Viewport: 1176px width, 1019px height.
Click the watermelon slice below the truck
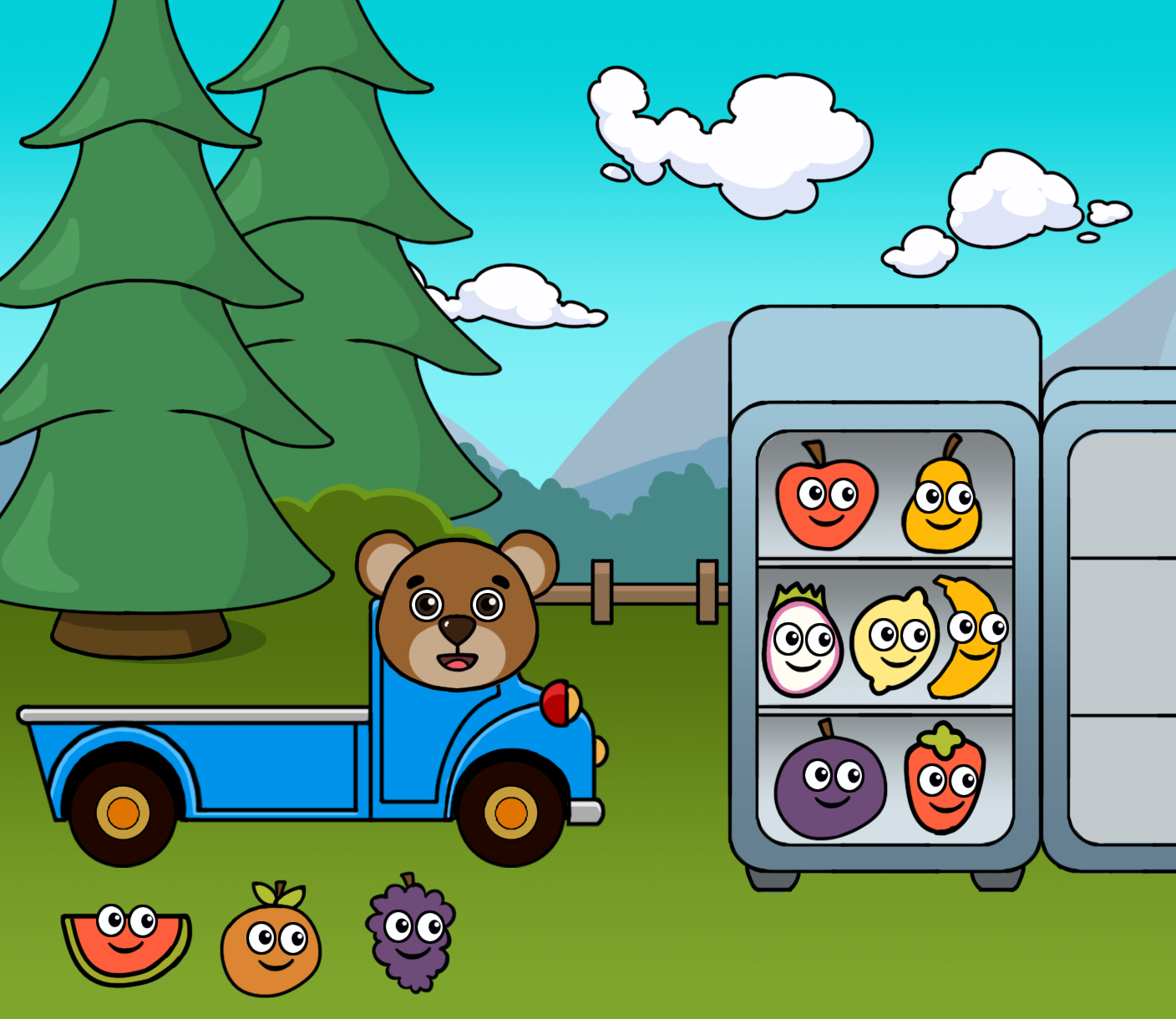click(125, 942)
